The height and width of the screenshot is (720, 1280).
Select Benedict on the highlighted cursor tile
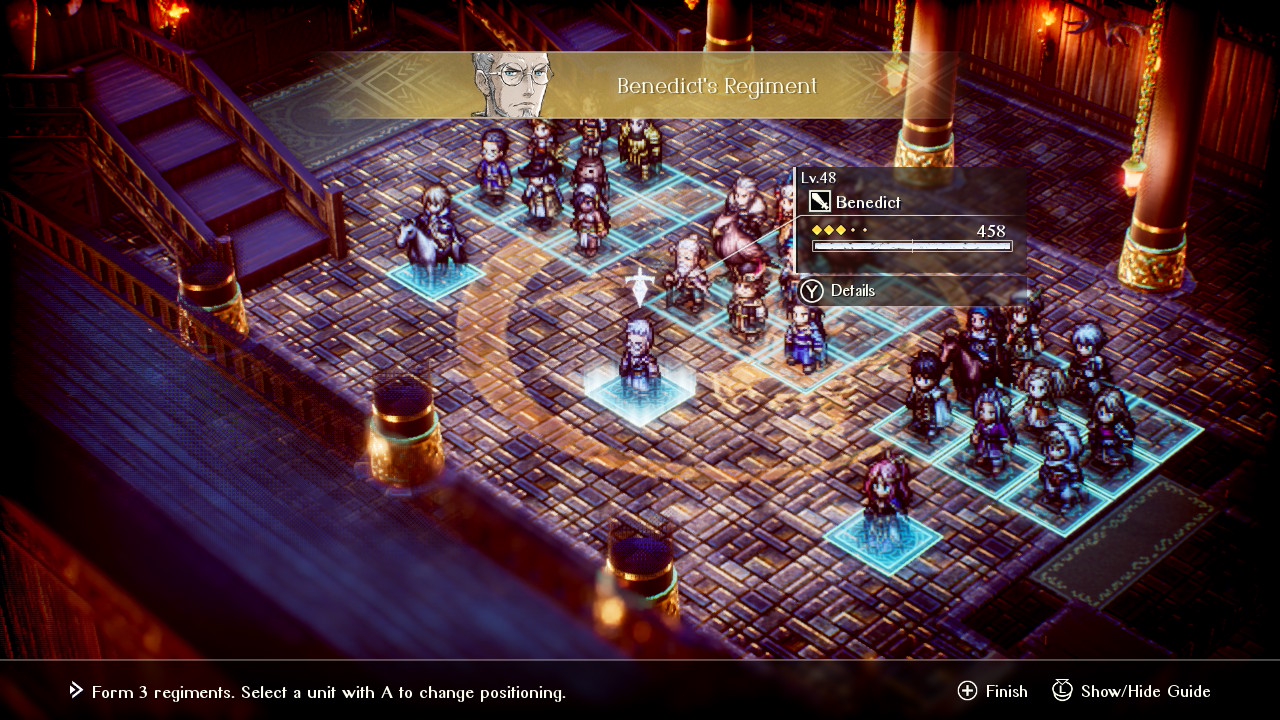point(638,360)
